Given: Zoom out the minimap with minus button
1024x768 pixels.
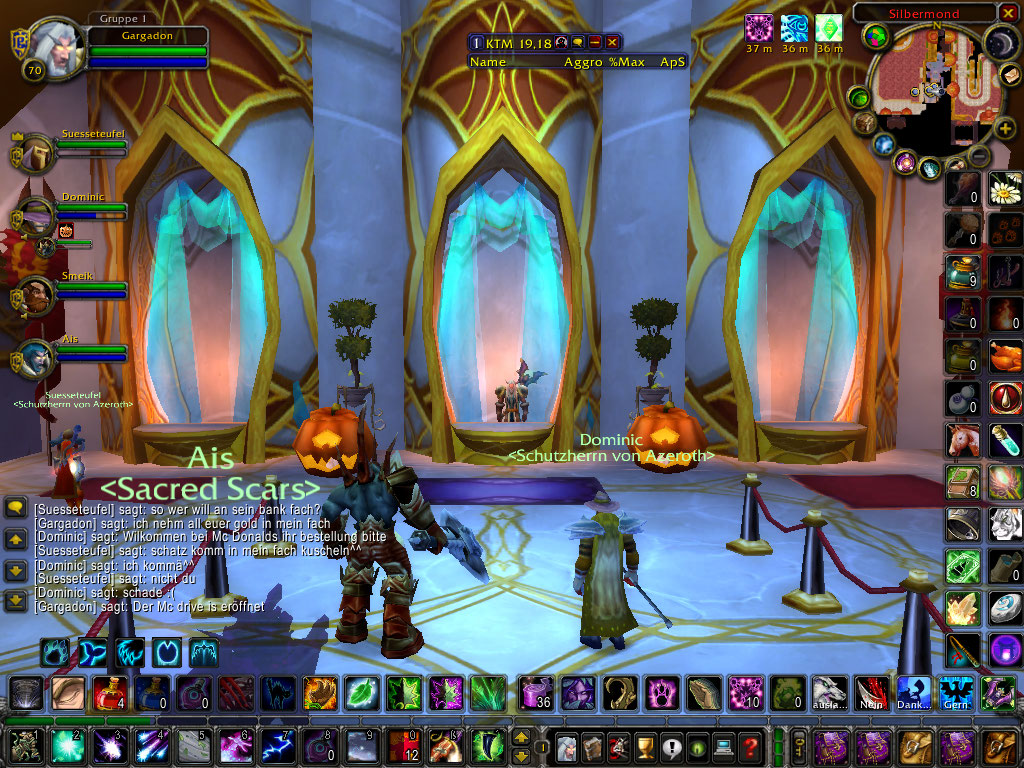Looking at the screenshot, I should pyautogui.click(x=980, y=156).
